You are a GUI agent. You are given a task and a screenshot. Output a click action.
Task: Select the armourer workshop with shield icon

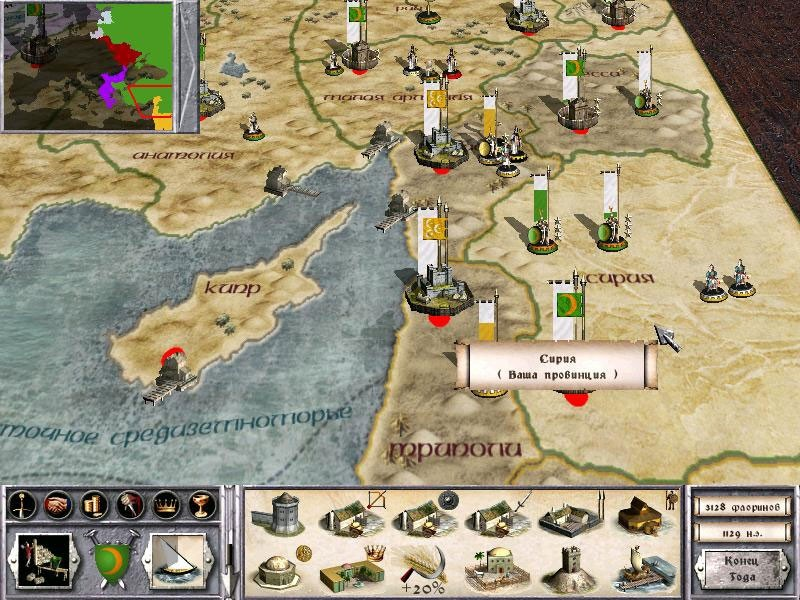(x=420, y=515)
